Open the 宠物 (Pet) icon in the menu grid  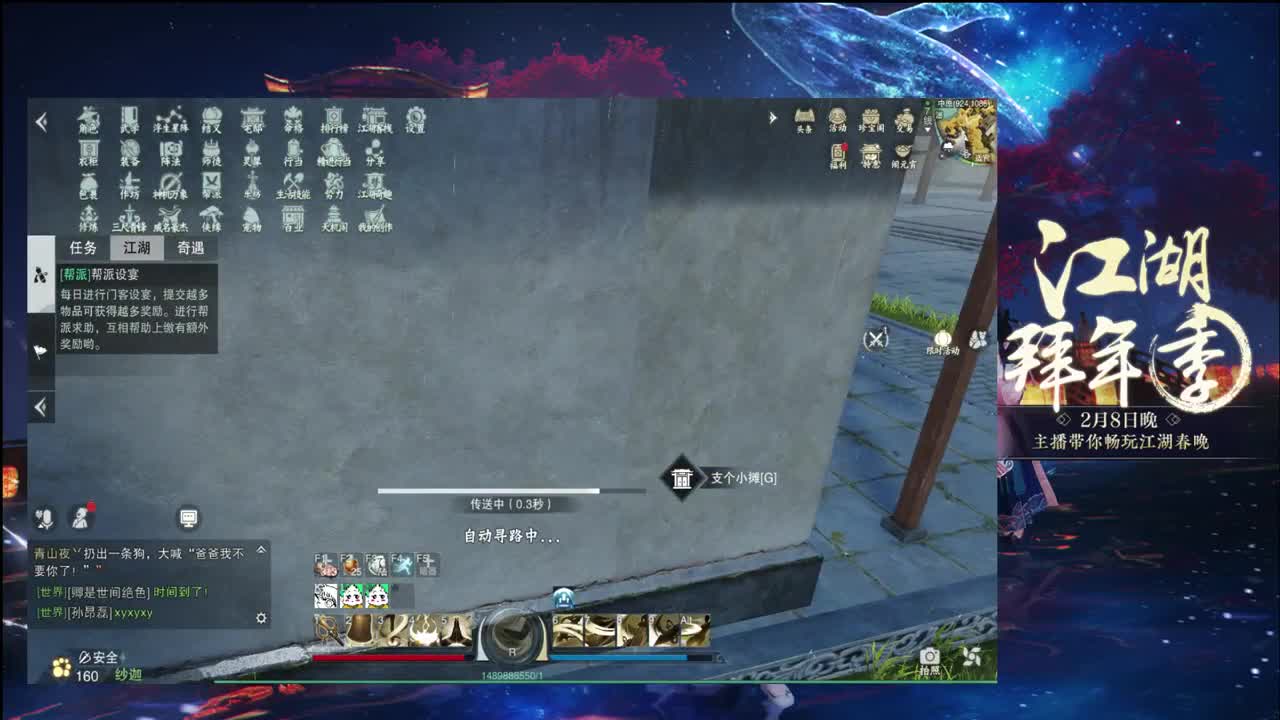(255, 216)
